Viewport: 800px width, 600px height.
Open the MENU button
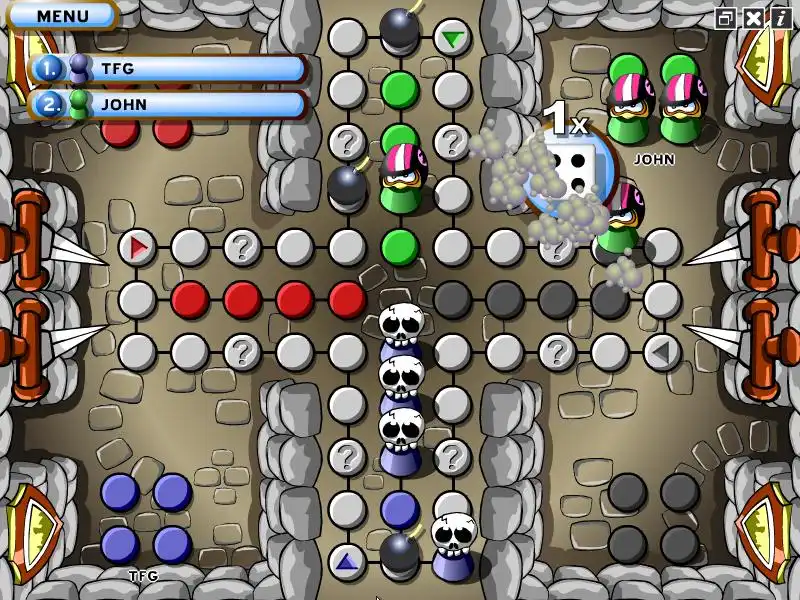[61, 16]
